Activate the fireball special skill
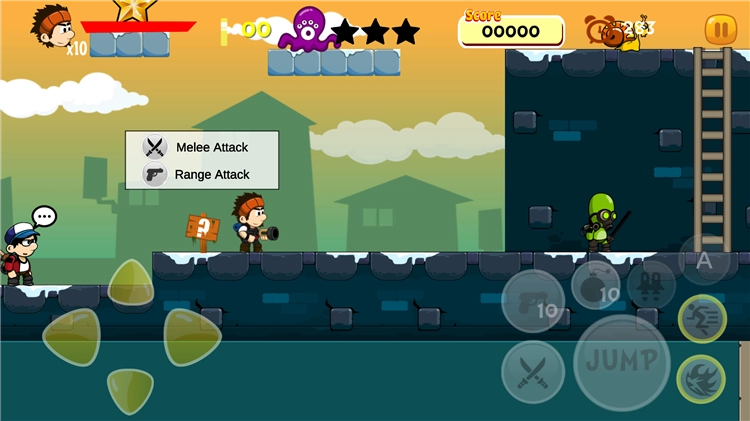 tap(702, 379)
